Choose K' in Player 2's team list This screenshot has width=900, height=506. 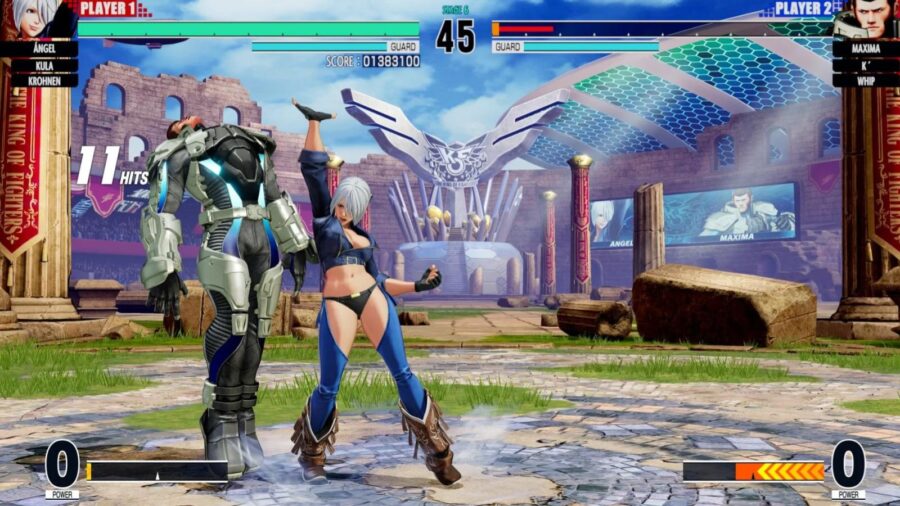click(862, 65)
